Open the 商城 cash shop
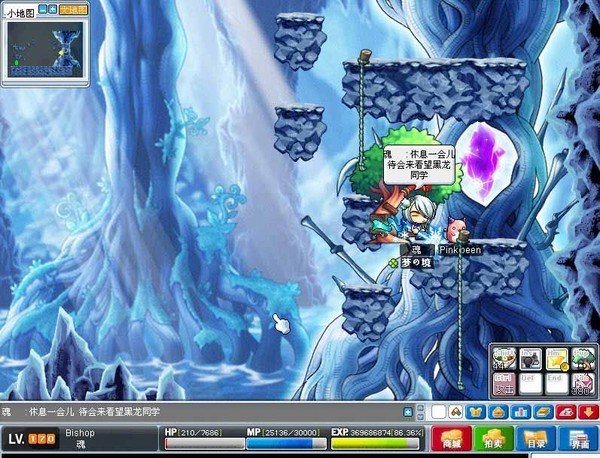The height and width of the screenshot is (458, 600). click(451, 439)
